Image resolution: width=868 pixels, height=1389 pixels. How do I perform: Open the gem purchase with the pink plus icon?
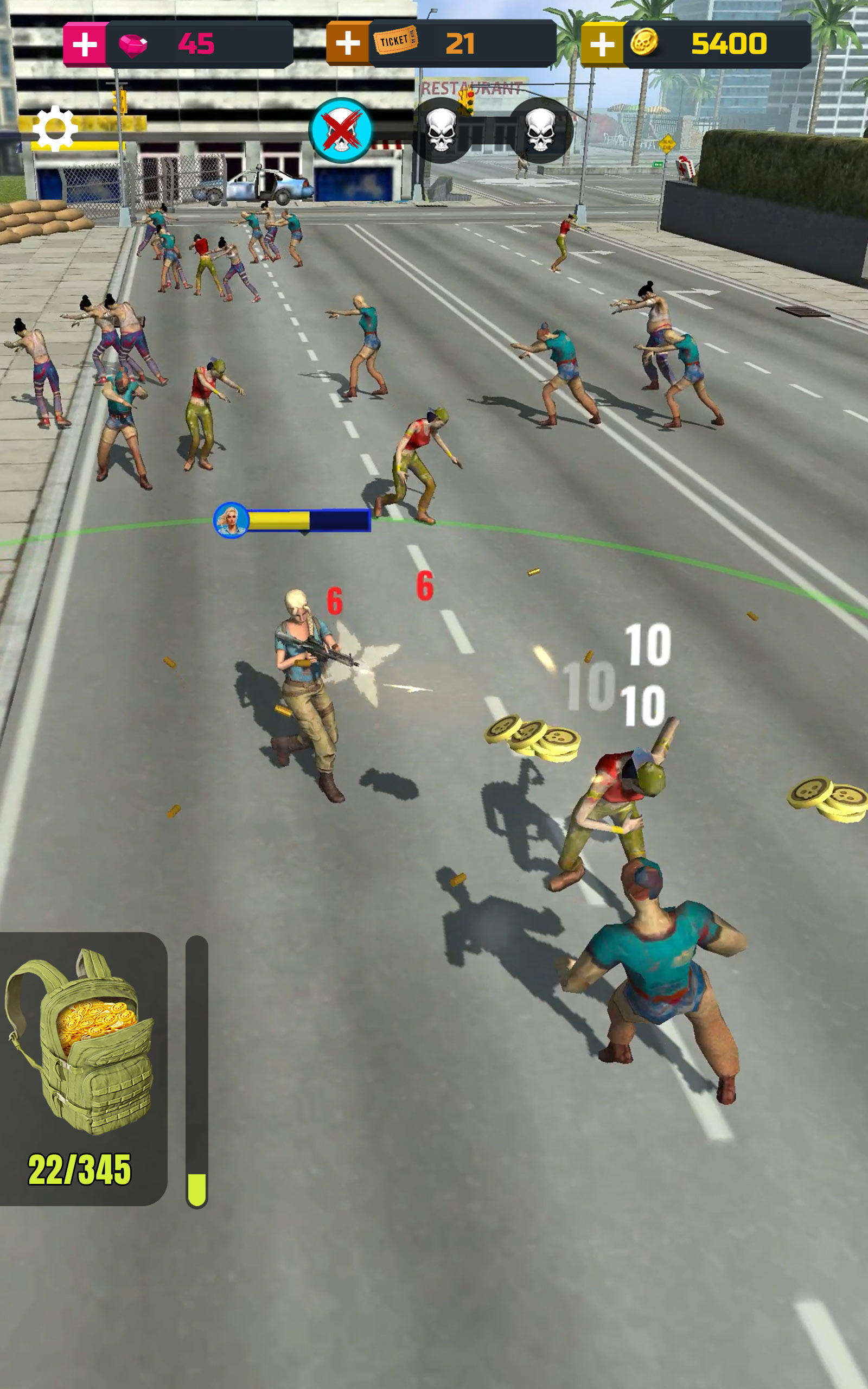pos(85,42)
